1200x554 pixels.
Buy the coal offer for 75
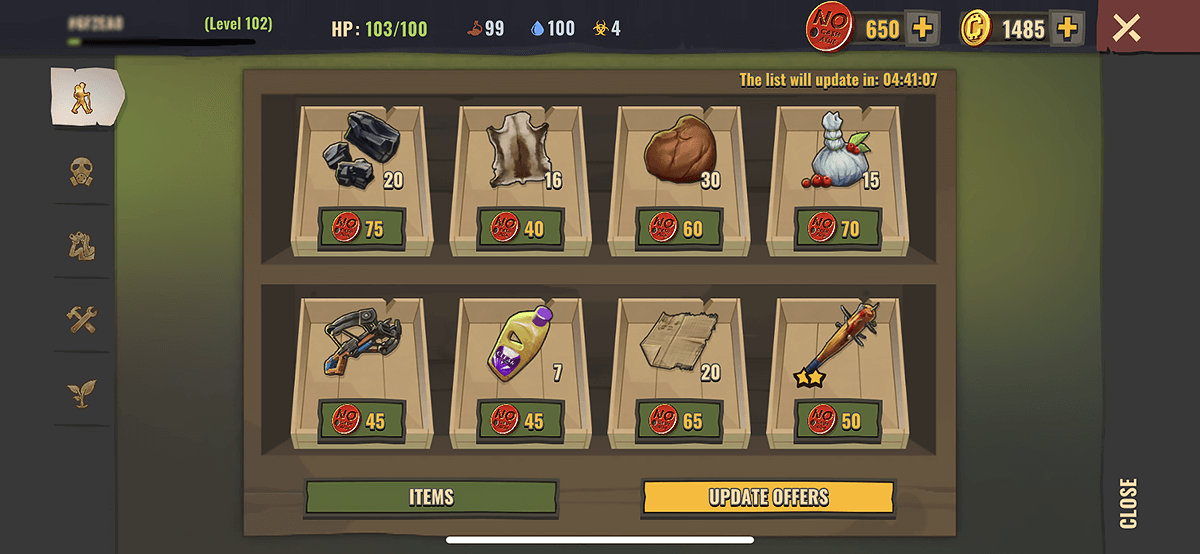coord(361,229)
